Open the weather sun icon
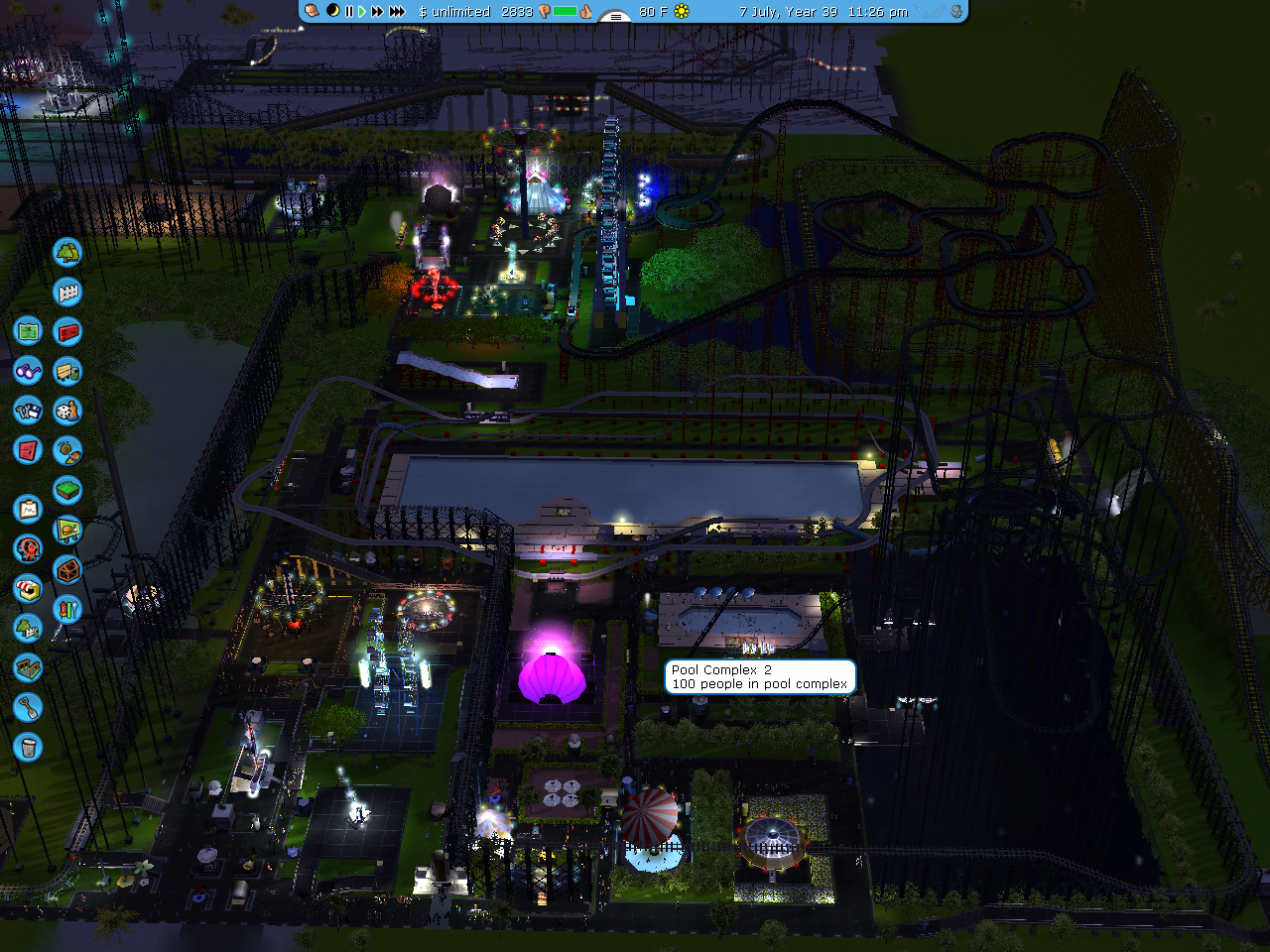This screenshot has height=952, width=1270. 682,12
